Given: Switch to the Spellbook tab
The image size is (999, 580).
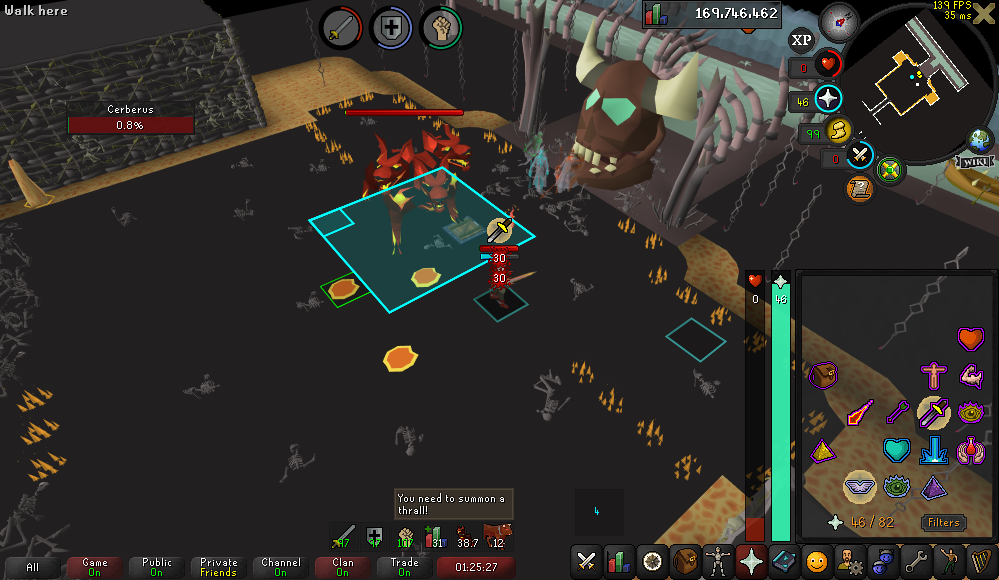Looking at the screenshot, I should 784,561.
